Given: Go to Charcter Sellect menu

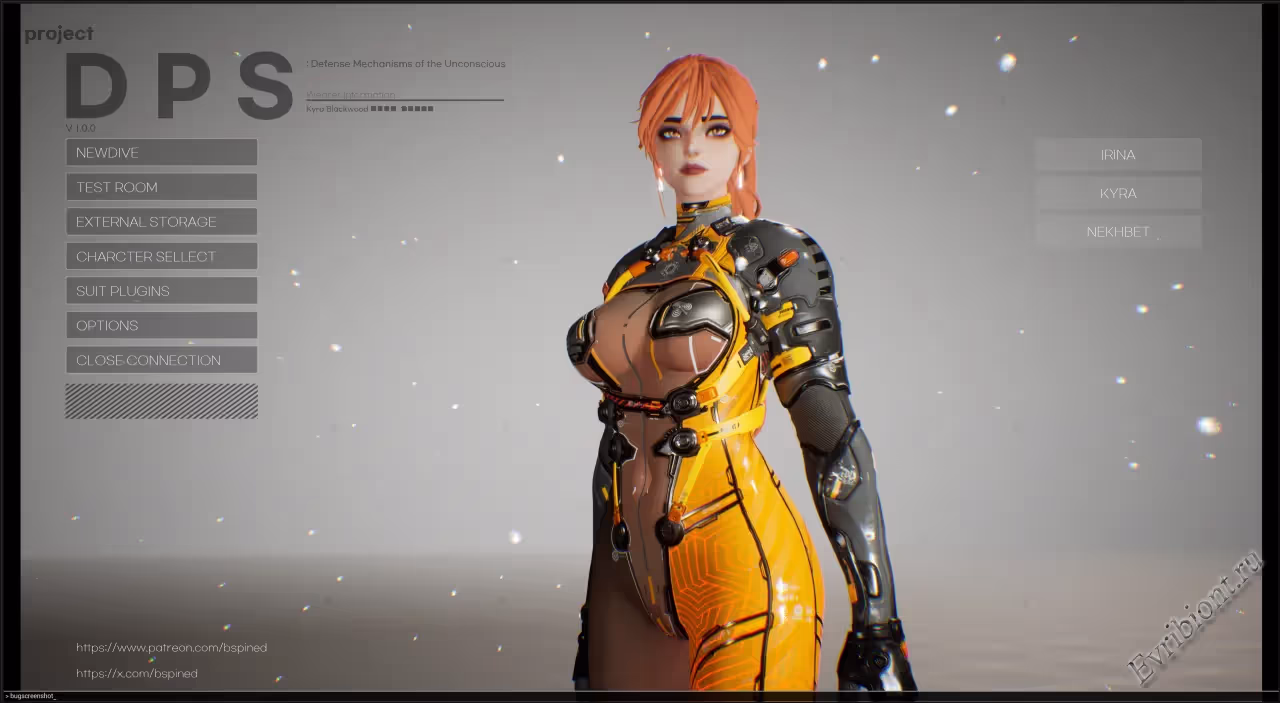Looking at the screenshot, I should pos(161,256).
